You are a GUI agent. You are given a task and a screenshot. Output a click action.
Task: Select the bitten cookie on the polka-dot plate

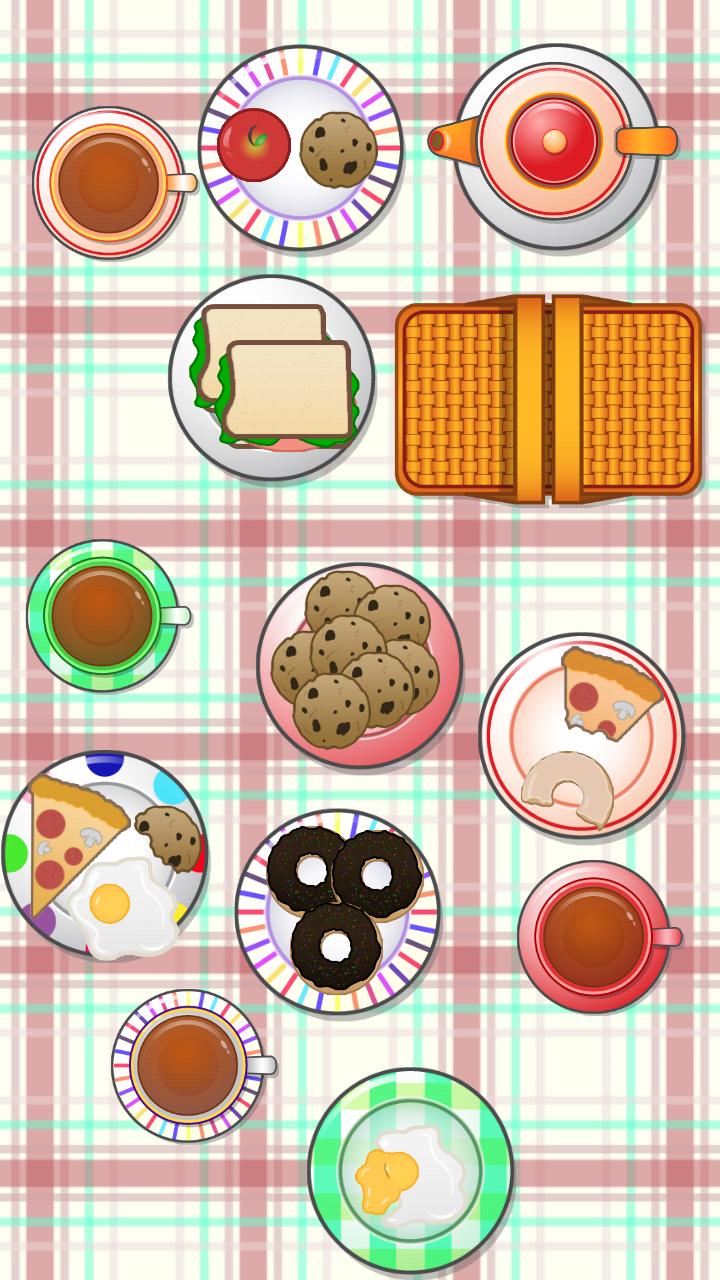pyautogui.click(x=170, y=836)
